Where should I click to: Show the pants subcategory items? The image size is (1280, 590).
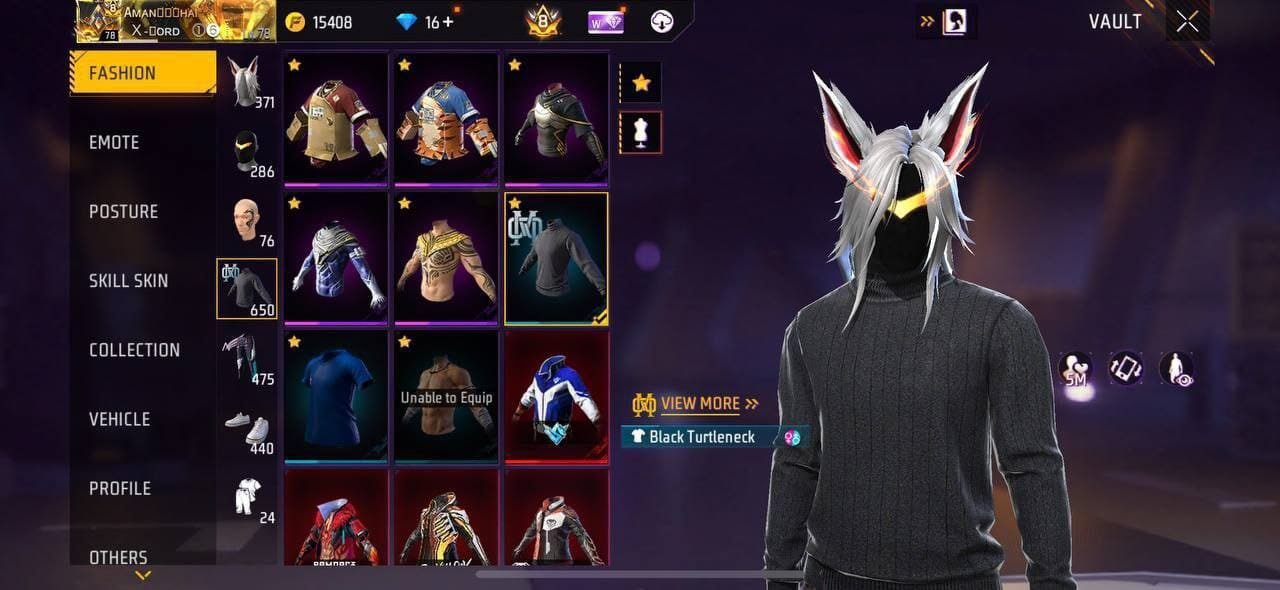tap(246, 358)
